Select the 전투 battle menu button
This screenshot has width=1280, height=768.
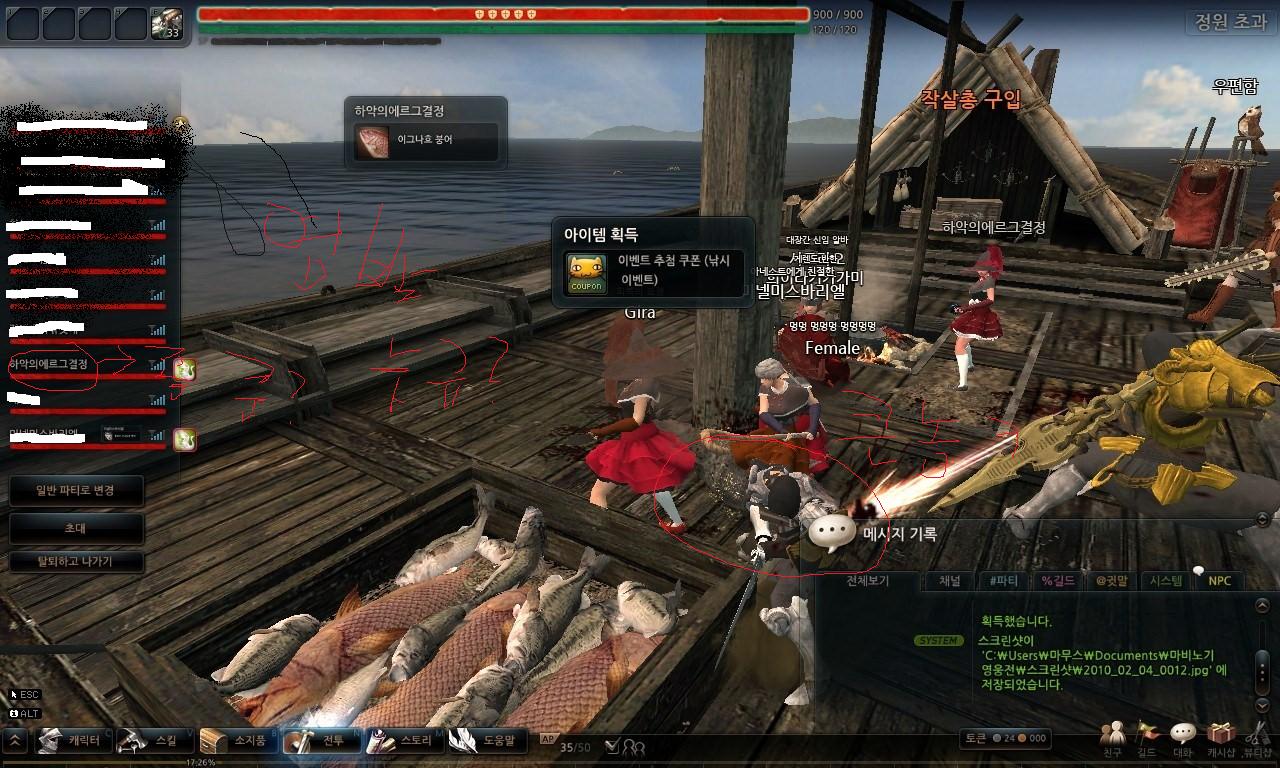click(319, 741)
